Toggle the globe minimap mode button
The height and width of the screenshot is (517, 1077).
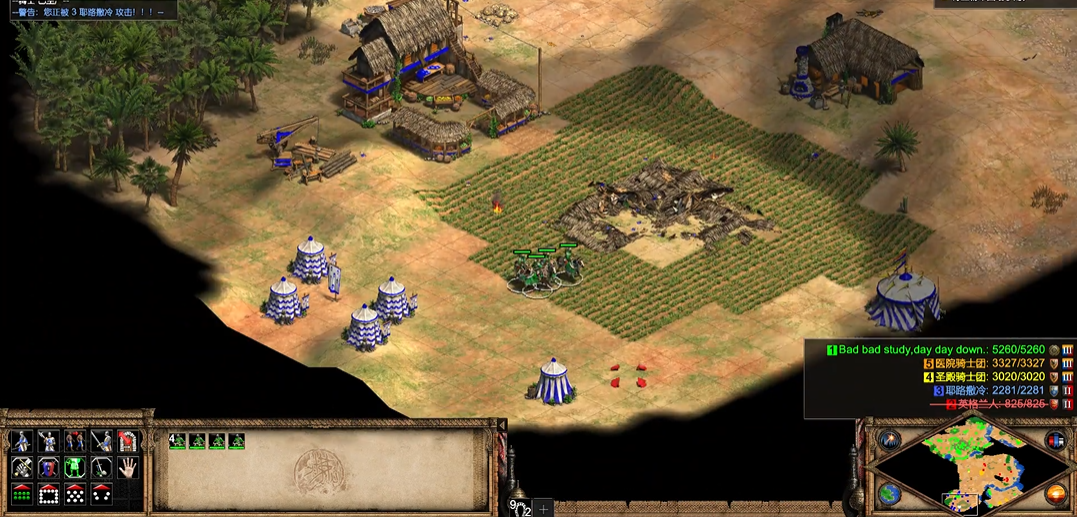[x=888, y=493]
